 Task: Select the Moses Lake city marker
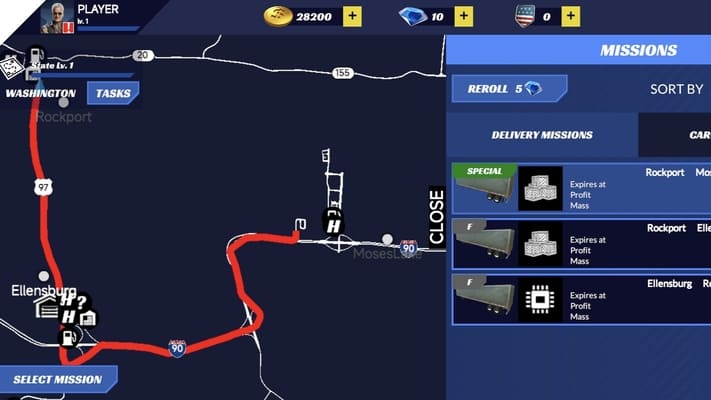387,239
